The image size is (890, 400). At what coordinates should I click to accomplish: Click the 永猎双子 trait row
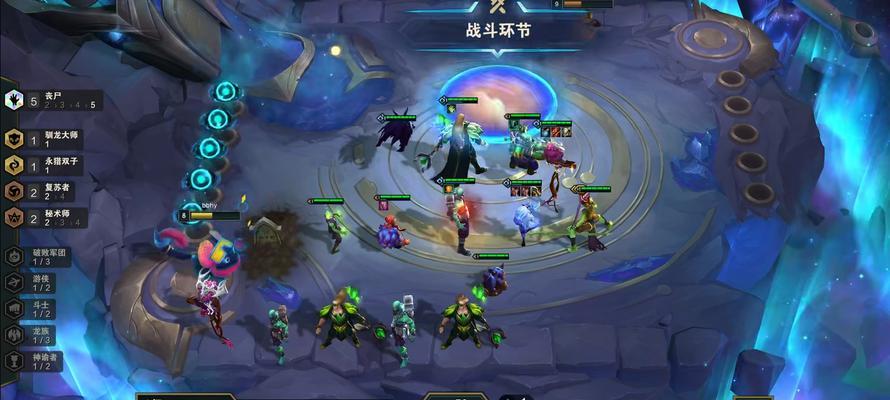[x=50, y=165]
